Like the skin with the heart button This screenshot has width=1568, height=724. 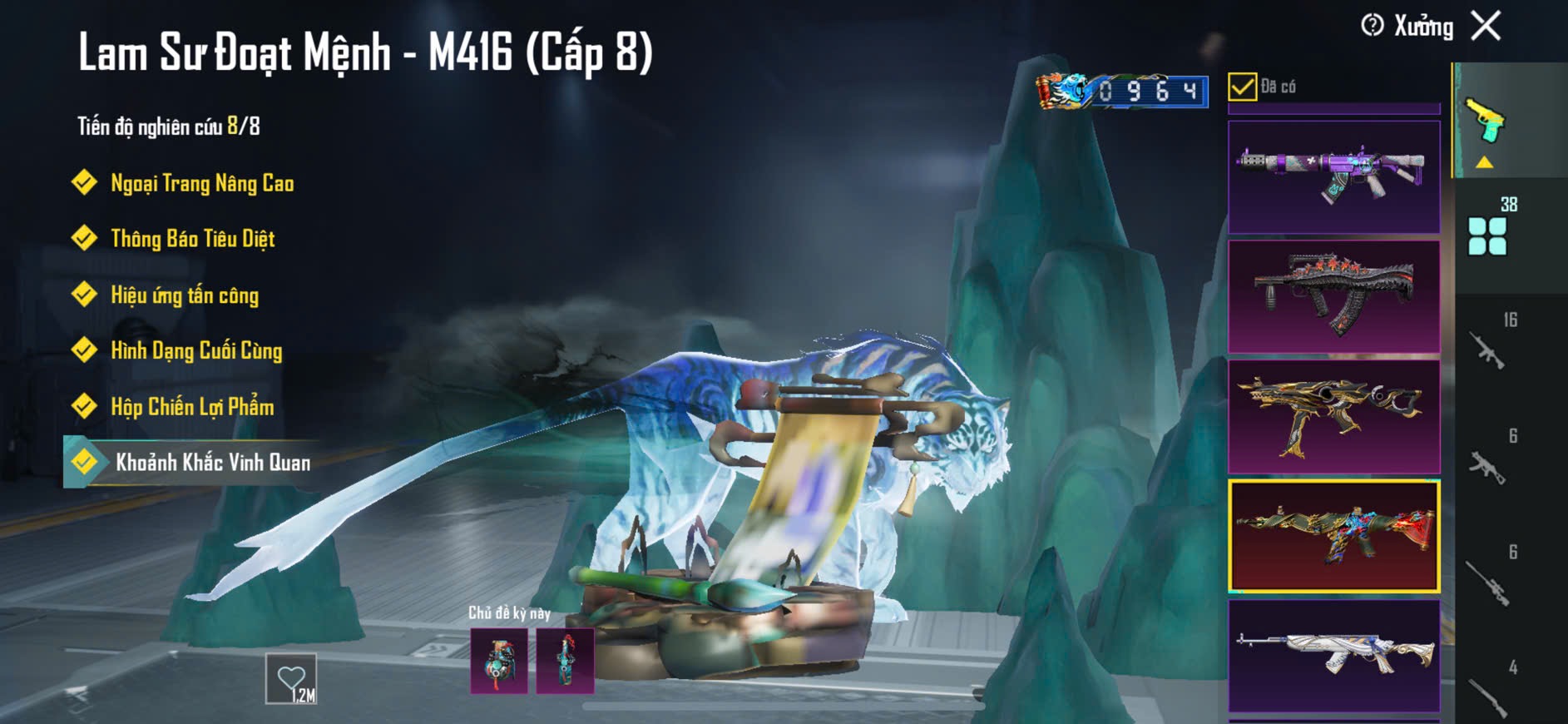[x=291, y=679]
